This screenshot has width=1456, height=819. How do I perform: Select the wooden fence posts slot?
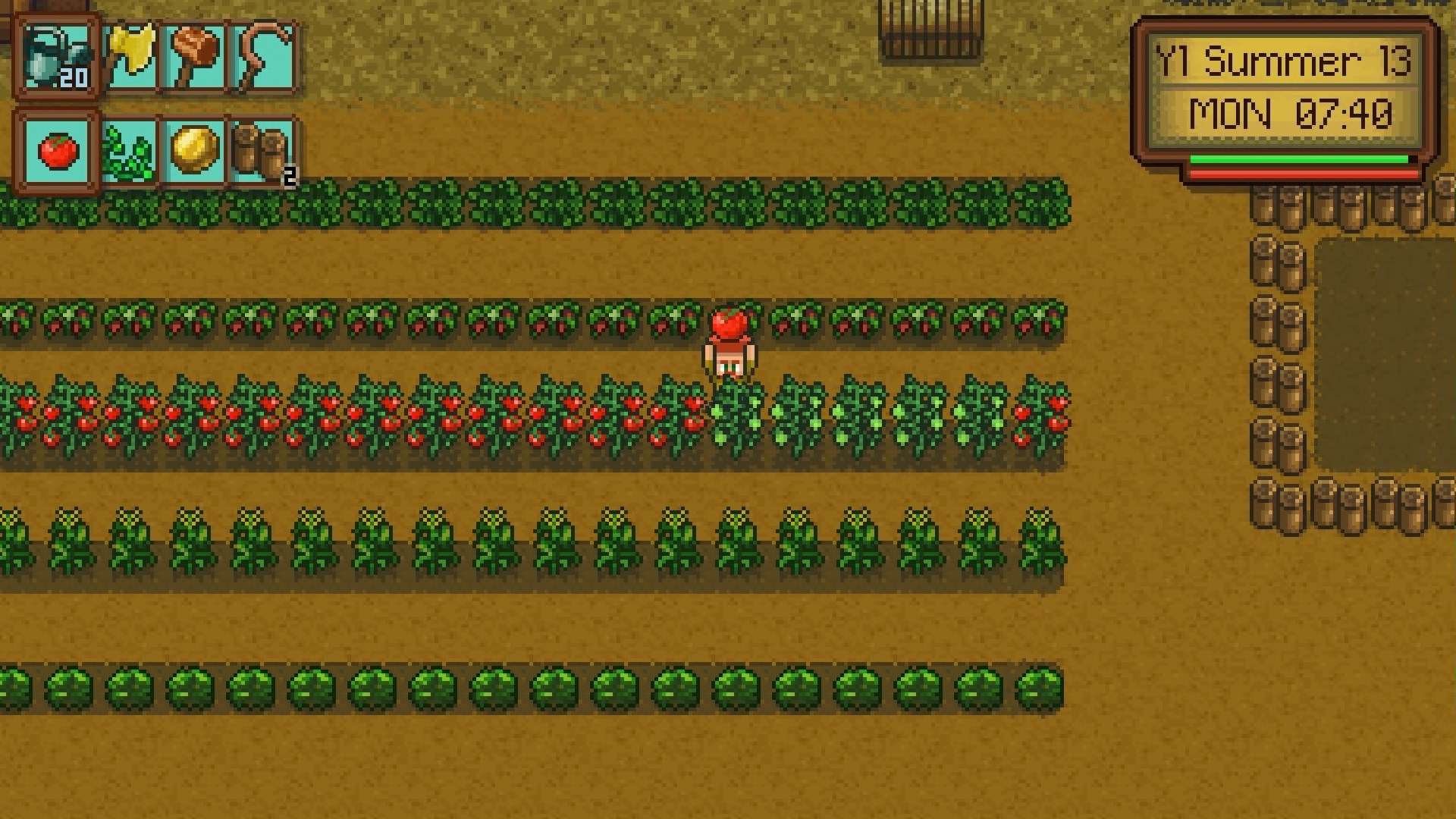tap(258, 148)
